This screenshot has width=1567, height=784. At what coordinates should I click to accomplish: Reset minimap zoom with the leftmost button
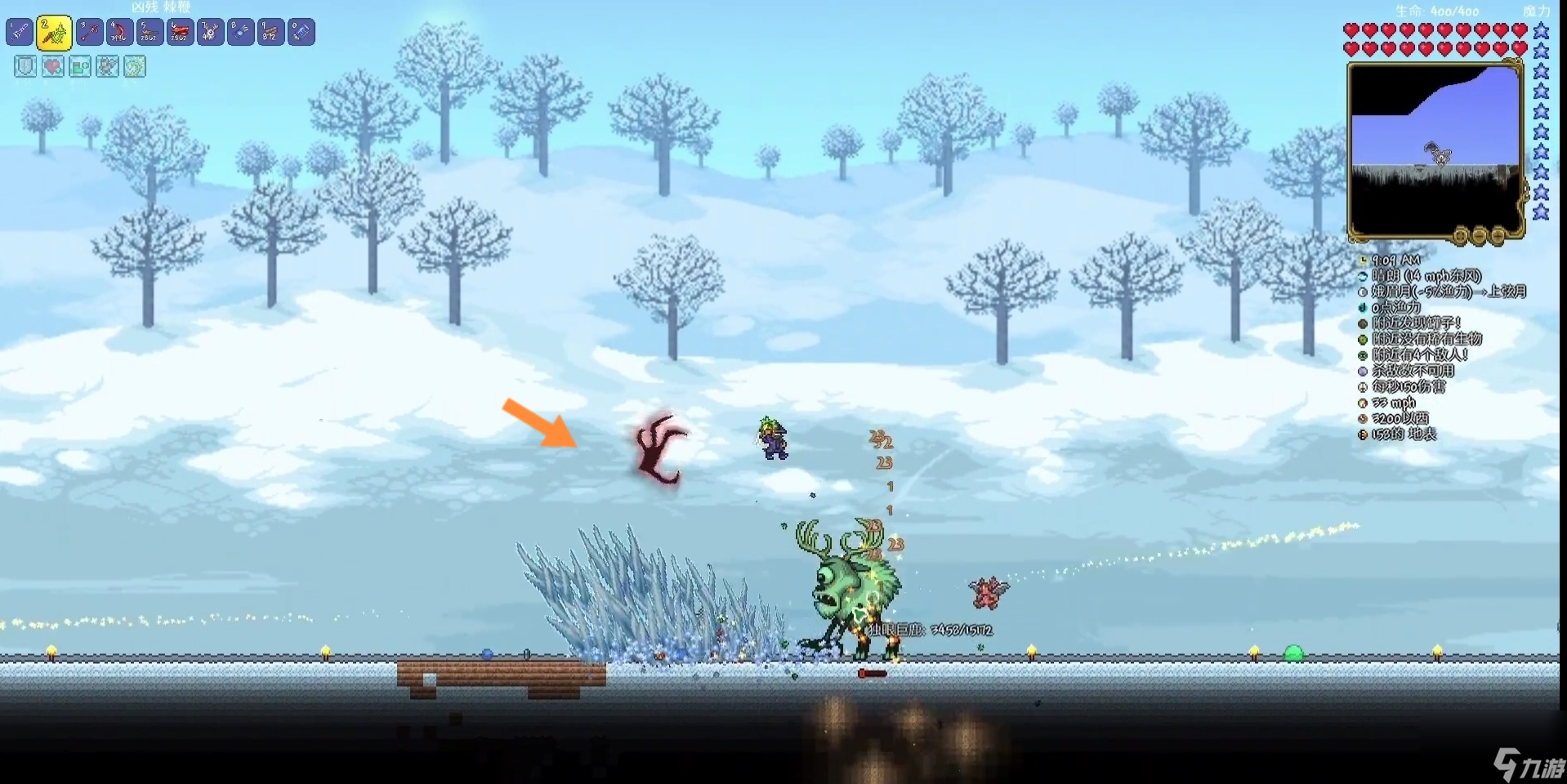(x=1461, y=237)
